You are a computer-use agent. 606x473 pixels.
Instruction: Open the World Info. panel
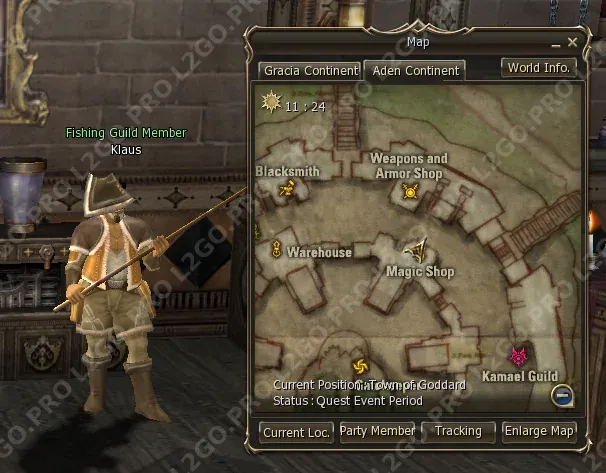point(539,68)
